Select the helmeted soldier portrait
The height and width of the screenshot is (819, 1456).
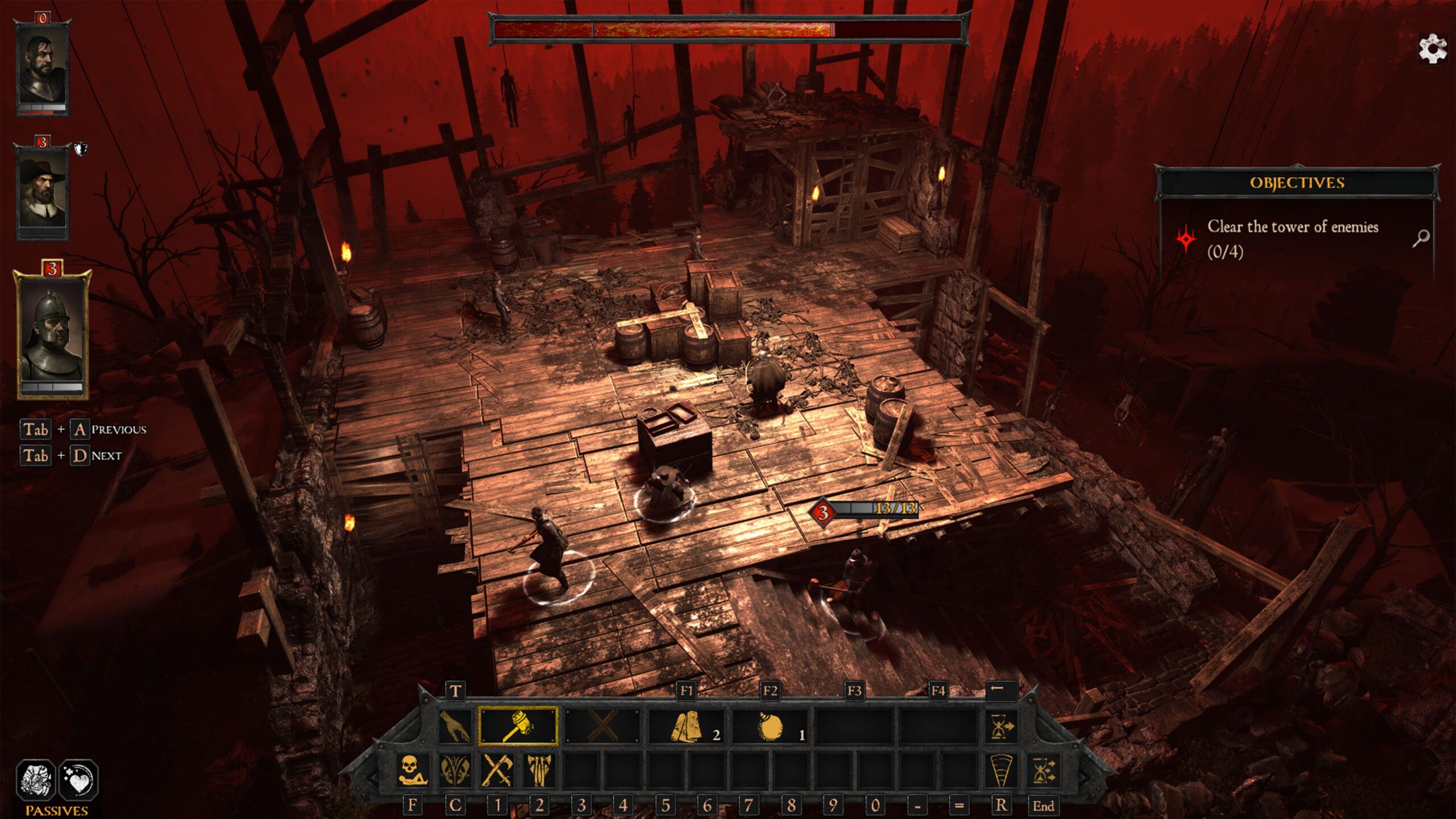pos(52,332)
